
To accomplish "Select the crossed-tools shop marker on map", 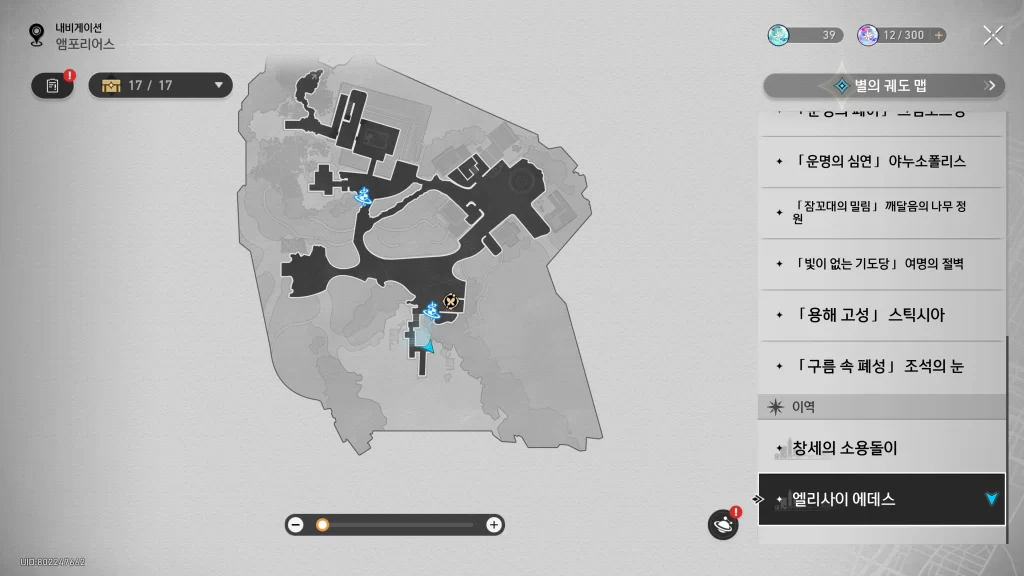I will [451, 300].
